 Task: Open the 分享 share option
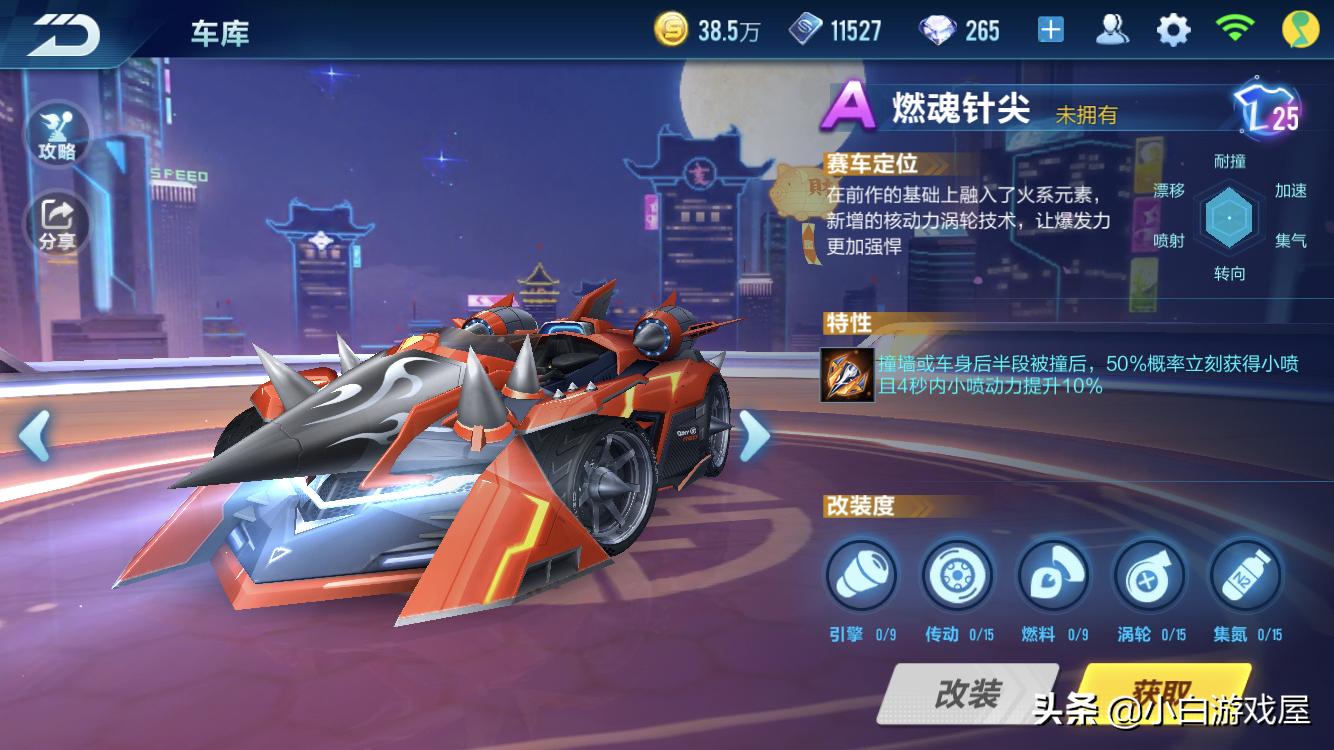58,216
